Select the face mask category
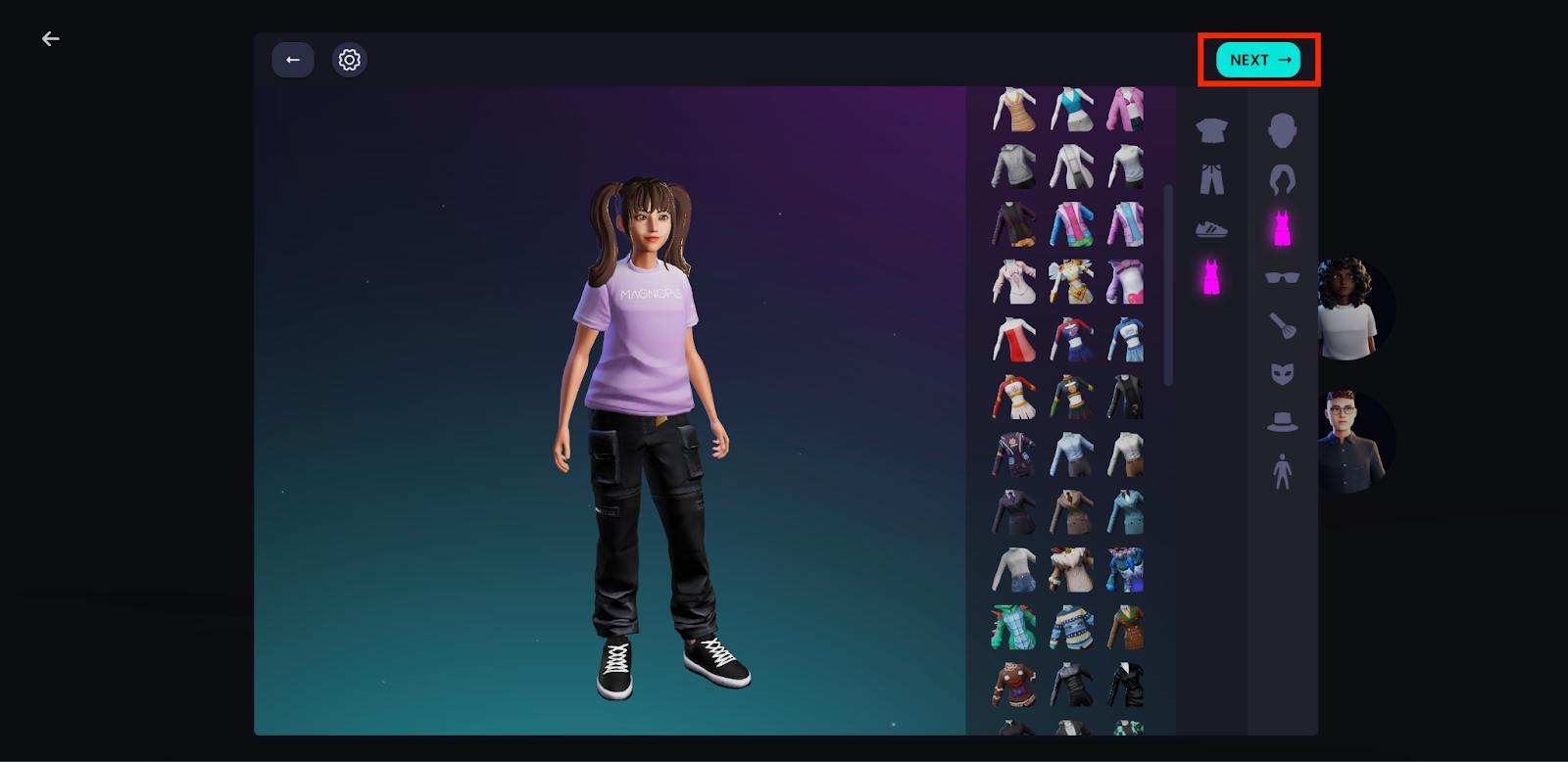Screen dimensions: 1568x762 coord(1282,373)
